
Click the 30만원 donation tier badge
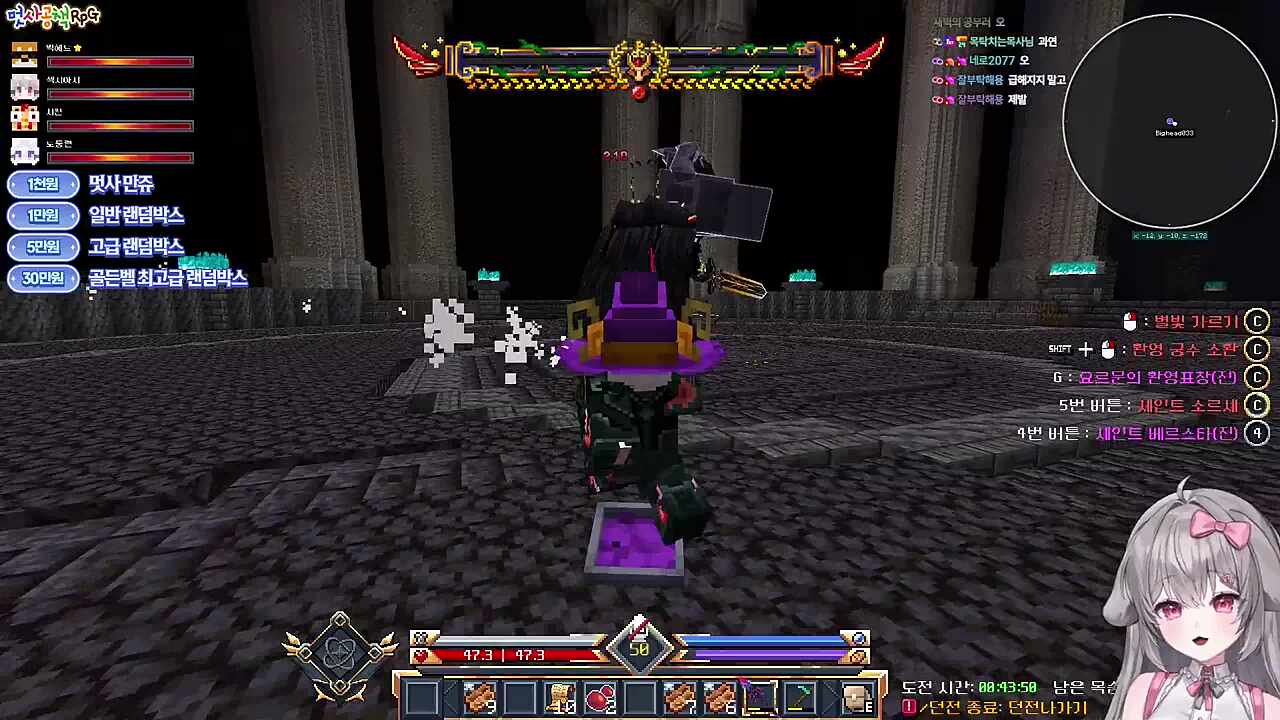(43, 278)
